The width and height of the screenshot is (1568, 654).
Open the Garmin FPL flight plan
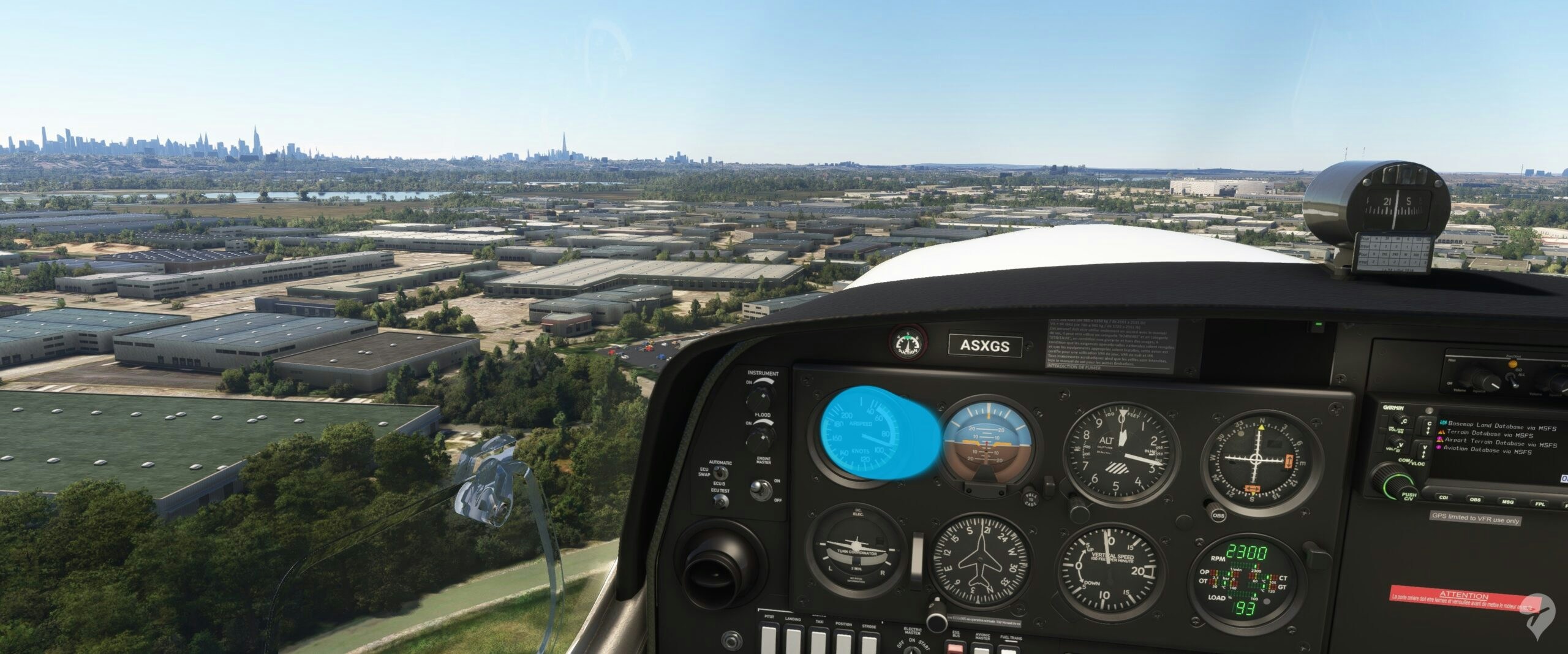(x=1539, y=504)
